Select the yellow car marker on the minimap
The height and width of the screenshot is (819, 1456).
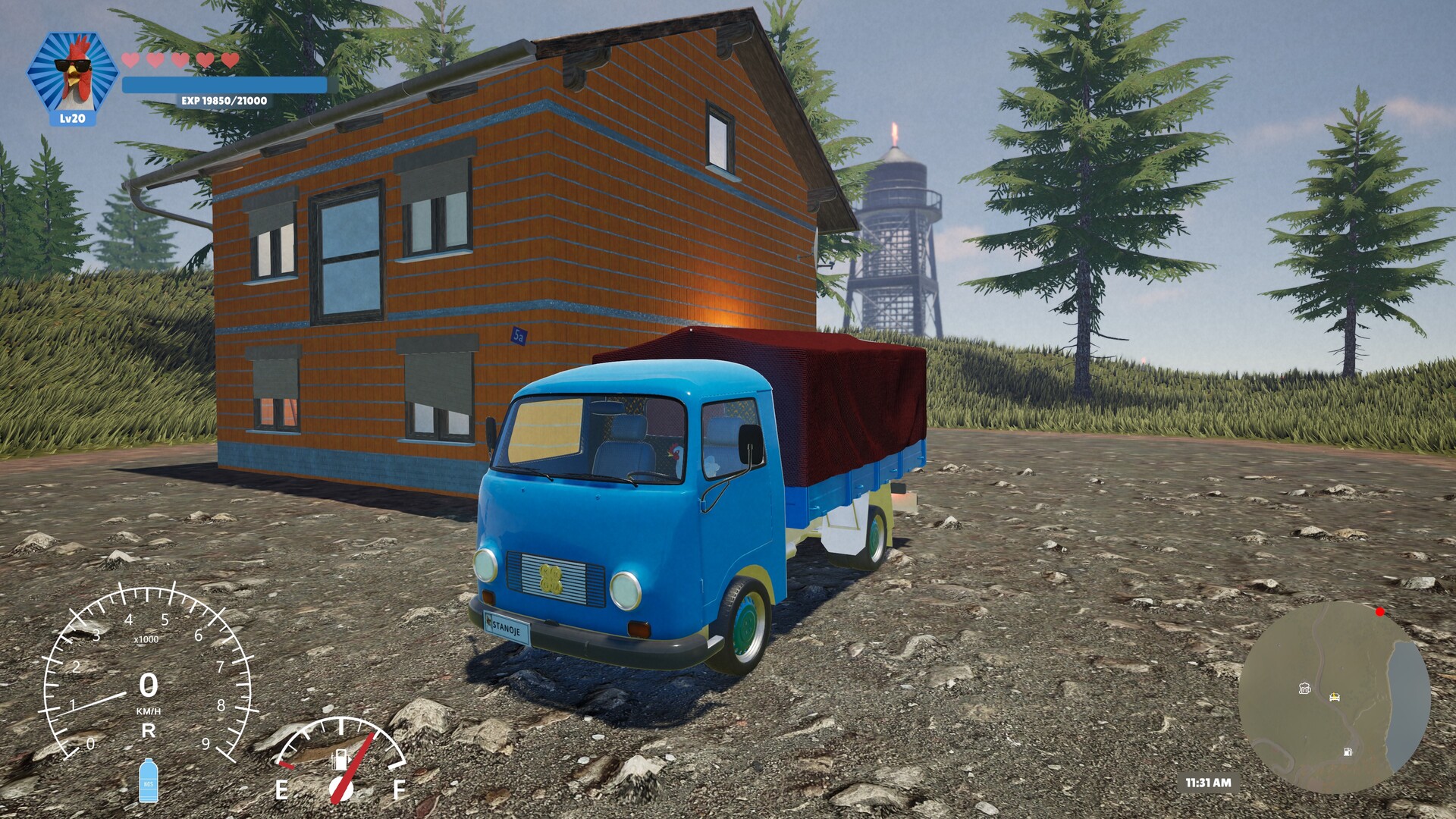1334,697
